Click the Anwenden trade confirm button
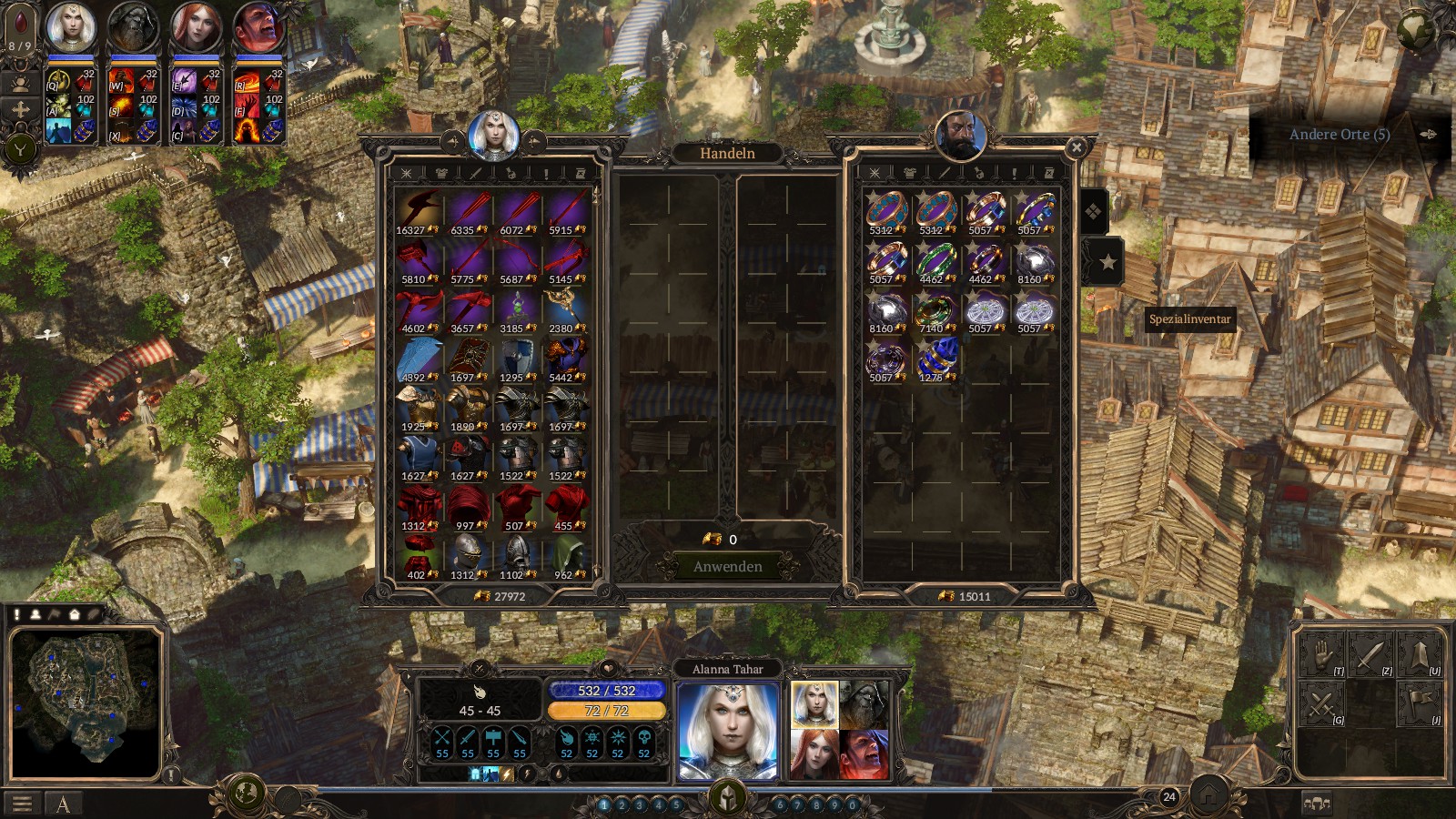Image resolution: width=1456 pixels, height=819 pixels. point(727,566)
